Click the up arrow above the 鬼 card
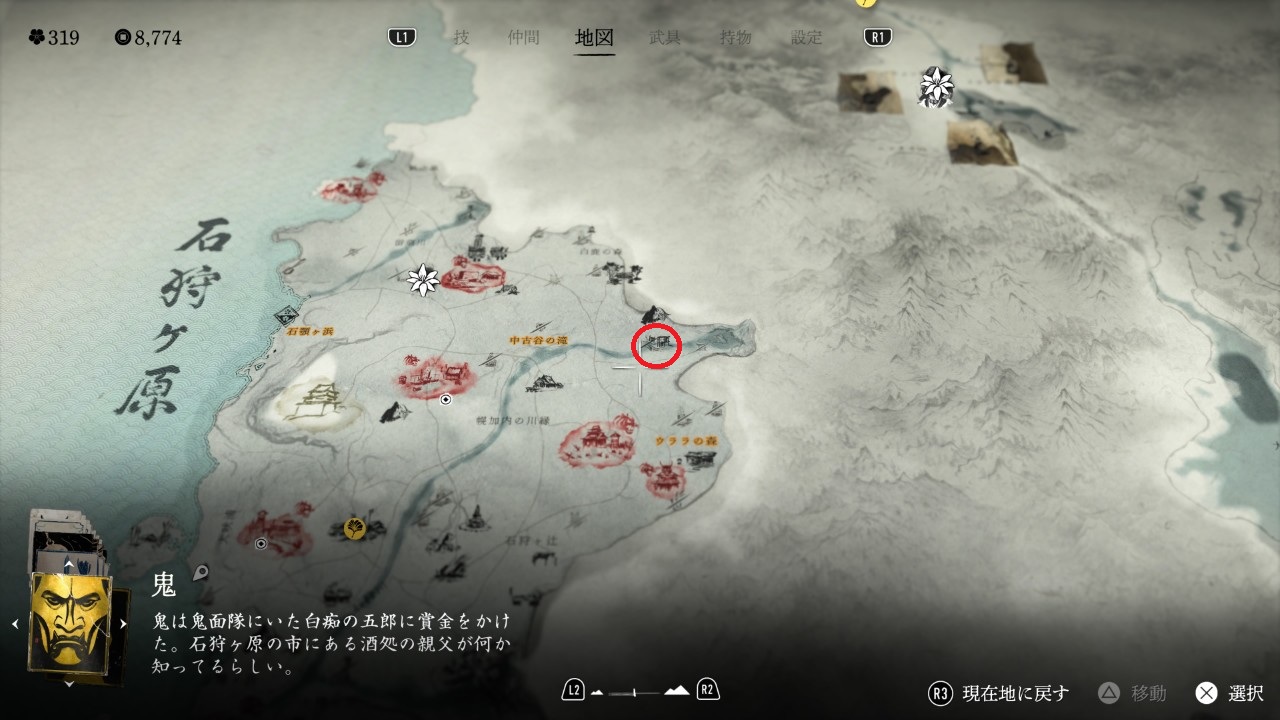Viewport: 1280px width, 720px height. click(68, 564)
